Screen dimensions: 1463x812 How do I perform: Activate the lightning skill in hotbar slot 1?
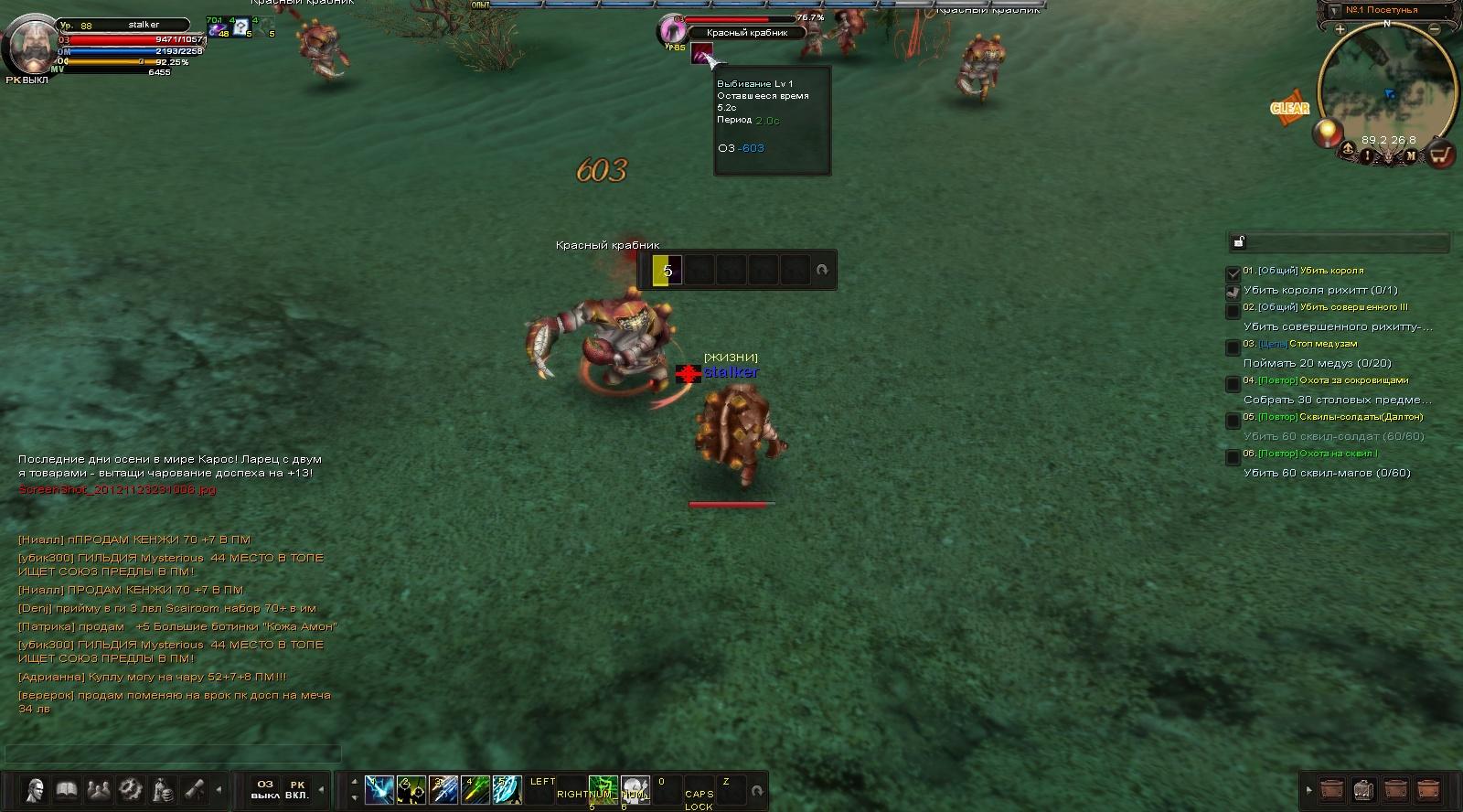[x=379, y=789]
